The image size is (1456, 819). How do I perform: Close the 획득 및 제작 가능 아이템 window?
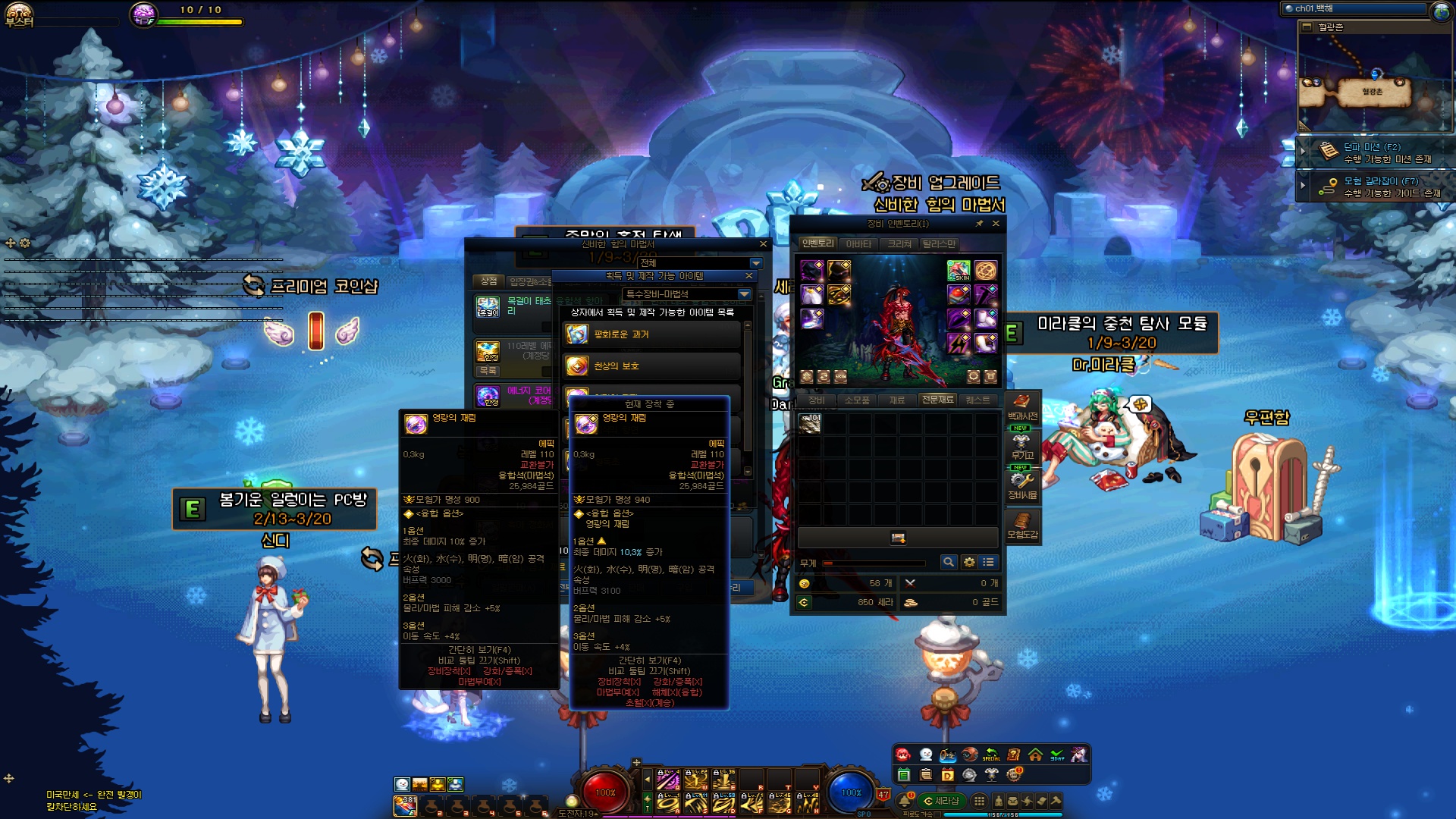pos(749,276)
